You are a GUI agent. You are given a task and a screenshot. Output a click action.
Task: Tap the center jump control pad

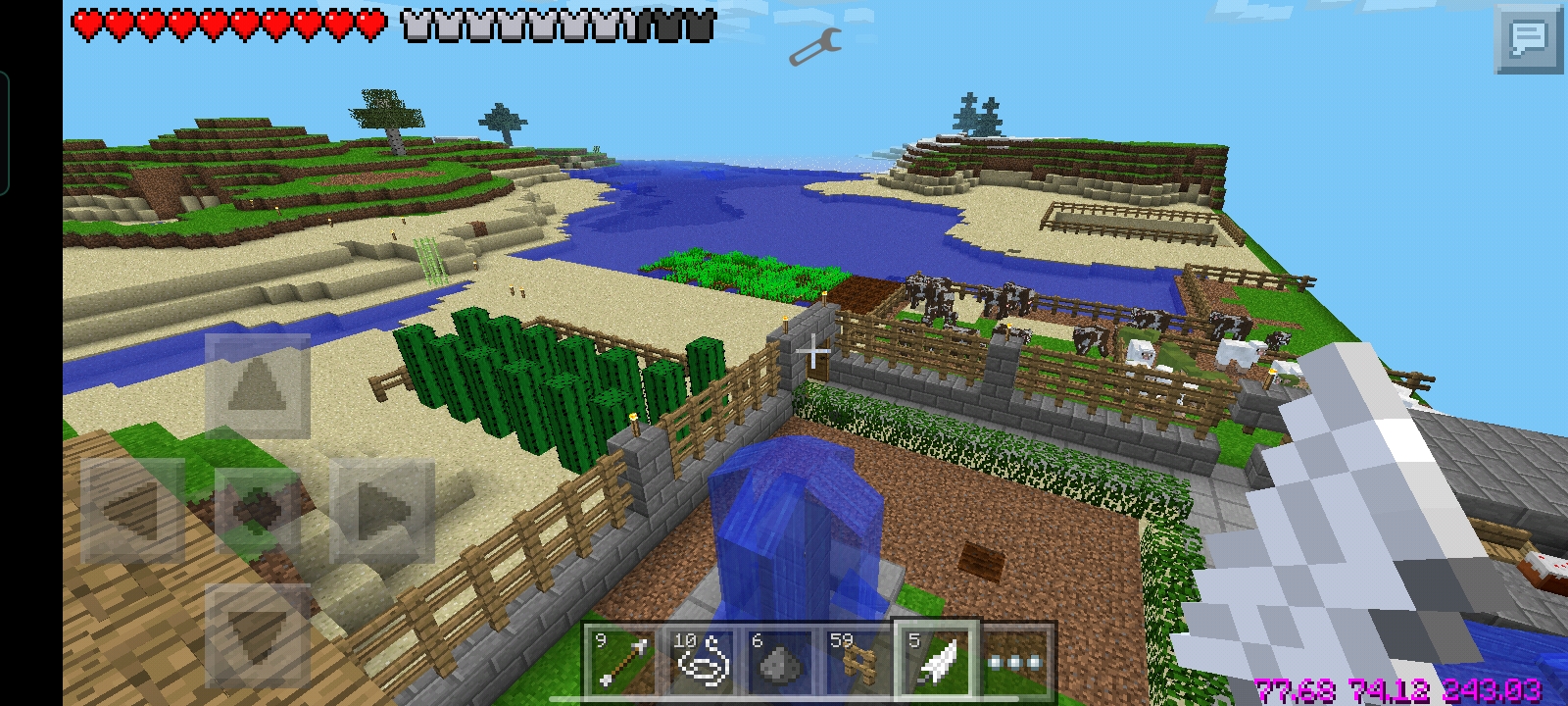[257, 511]
